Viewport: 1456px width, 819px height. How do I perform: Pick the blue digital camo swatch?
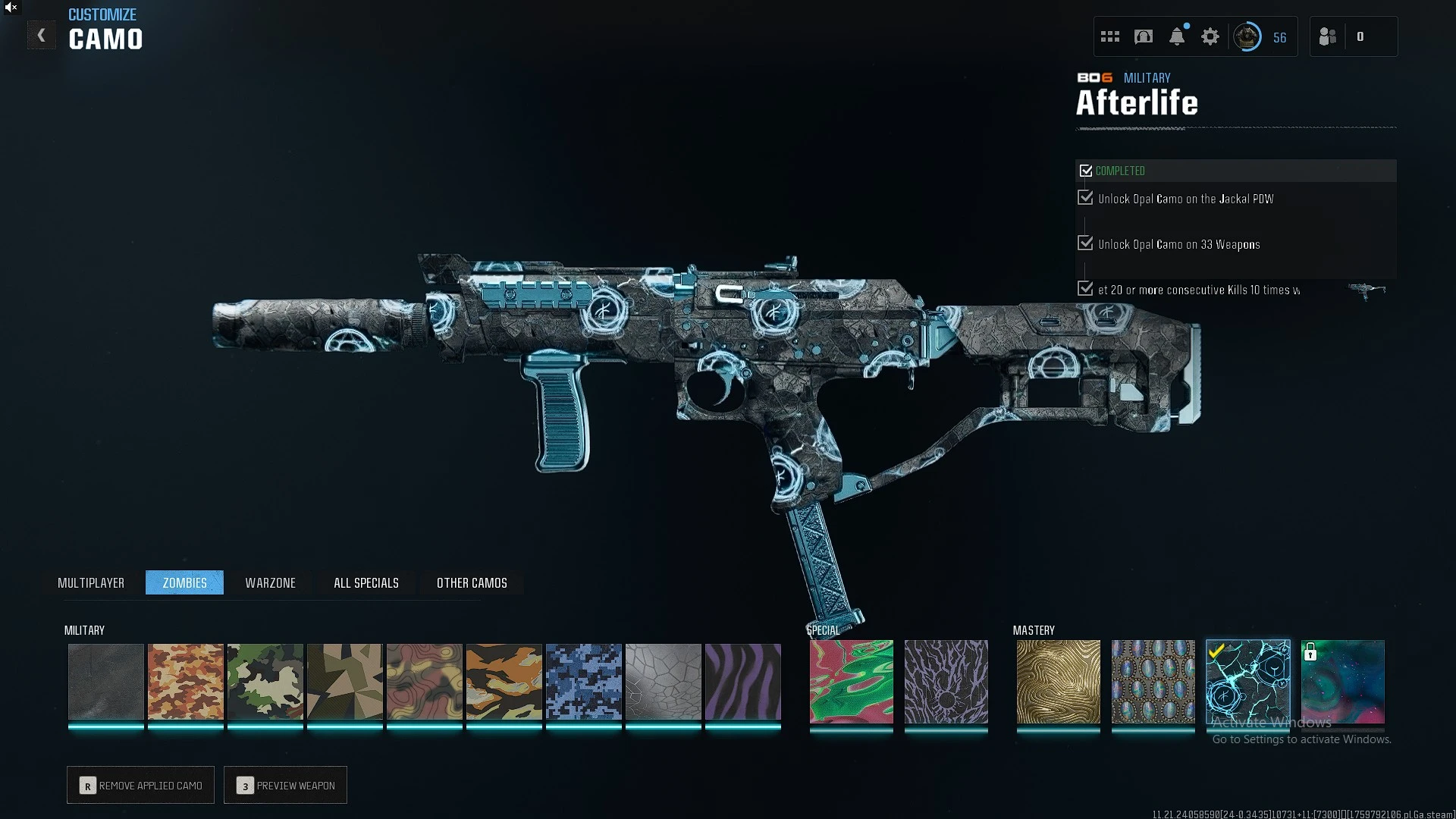pos(584,681)
